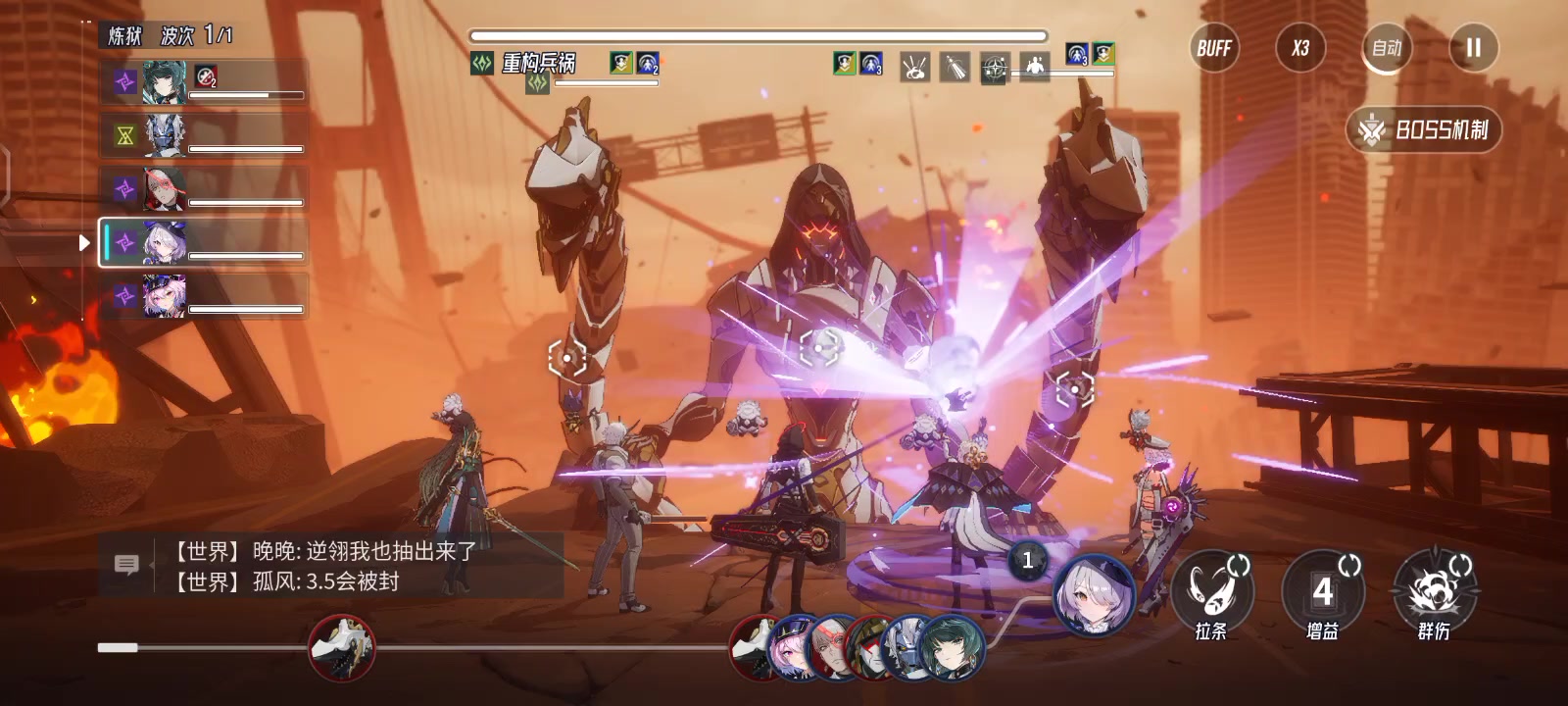Open the BUFF list
This screenshot has height=706, width=1568.
[x=1214, y=48]
